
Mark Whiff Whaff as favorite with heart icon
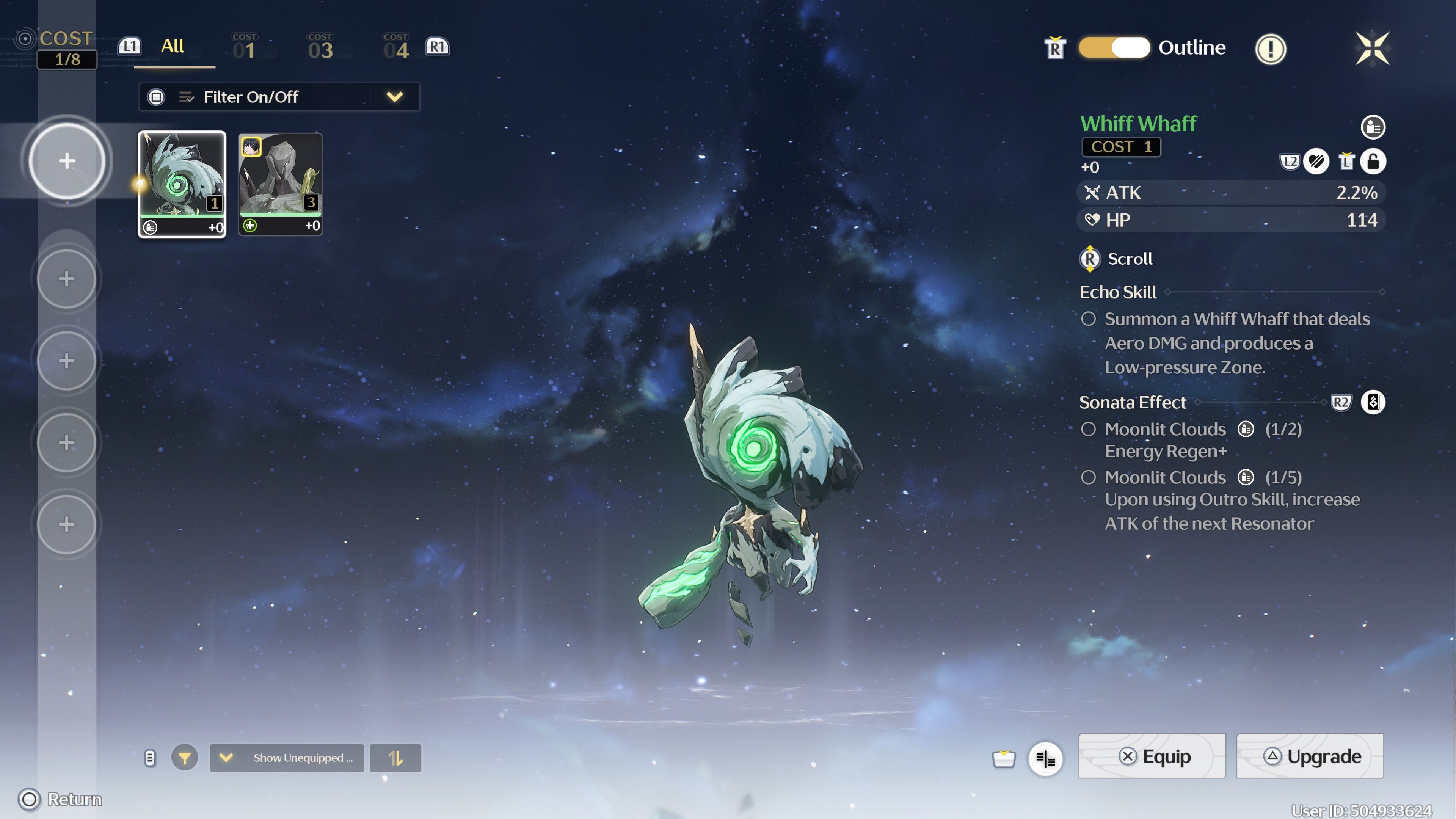(x=1316, y=162)
